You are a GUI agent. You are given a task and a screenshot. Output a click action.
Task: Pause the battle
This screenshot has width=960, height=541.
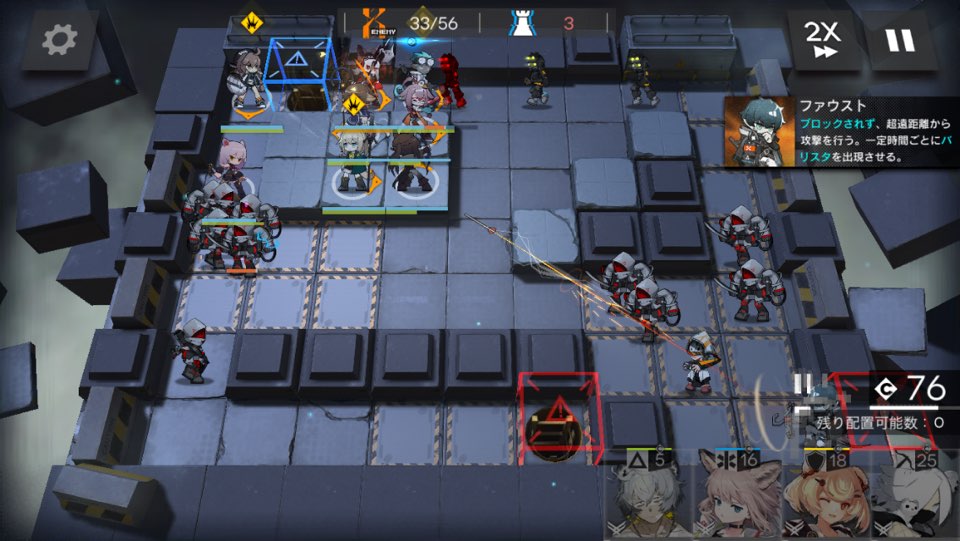tap(899, 41)
